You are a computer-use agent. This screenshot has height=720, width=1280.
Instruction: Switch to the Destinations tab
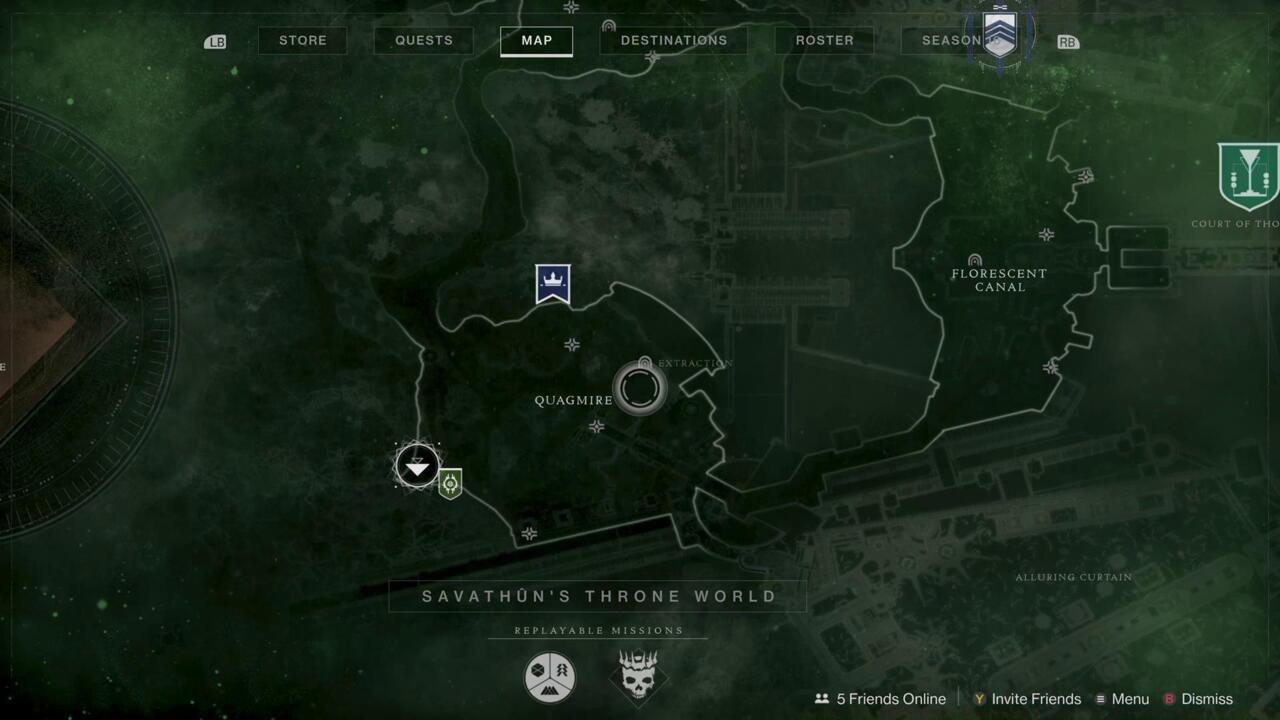tap(673, 40)
